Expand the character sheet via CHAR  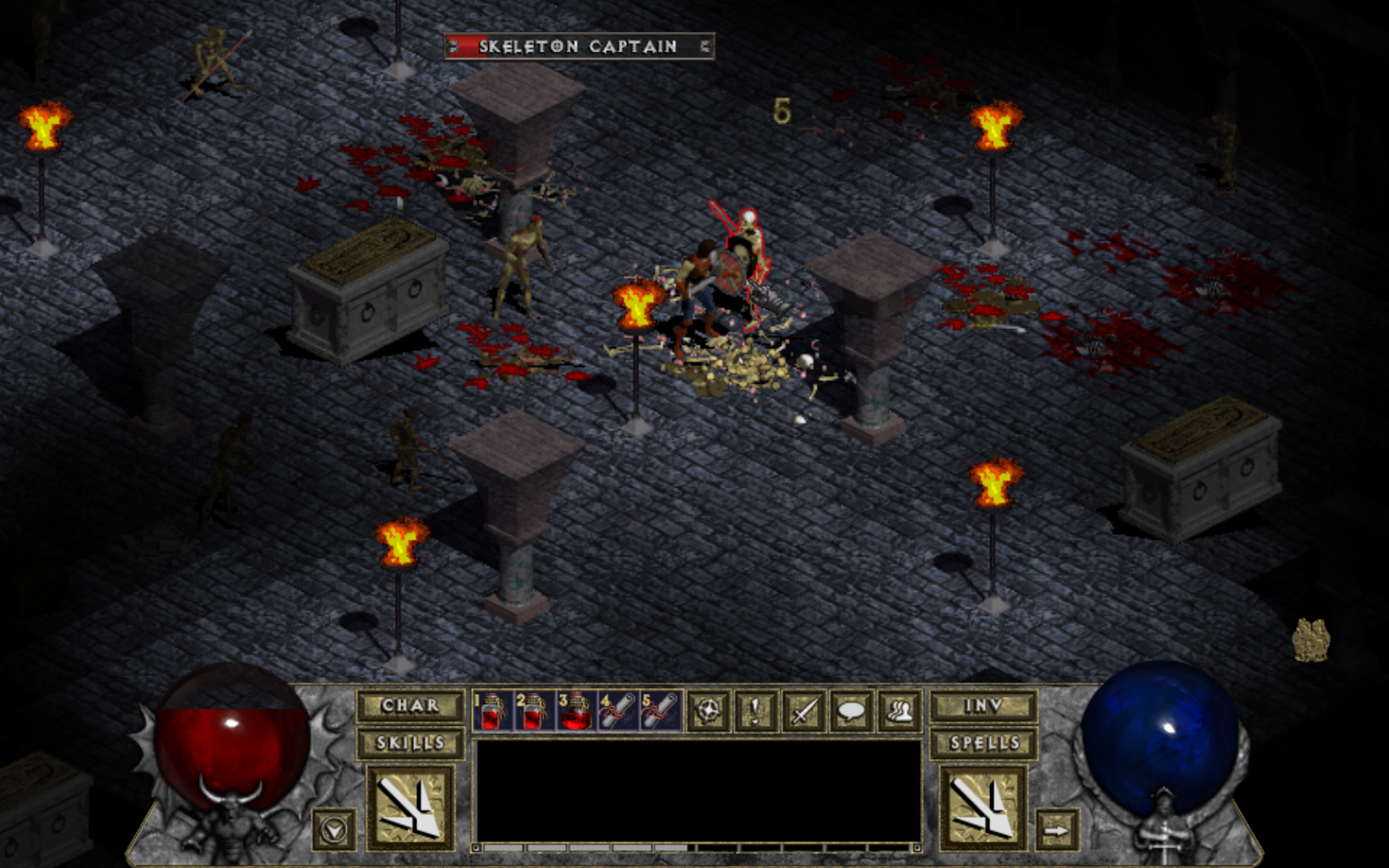(408, 707)
